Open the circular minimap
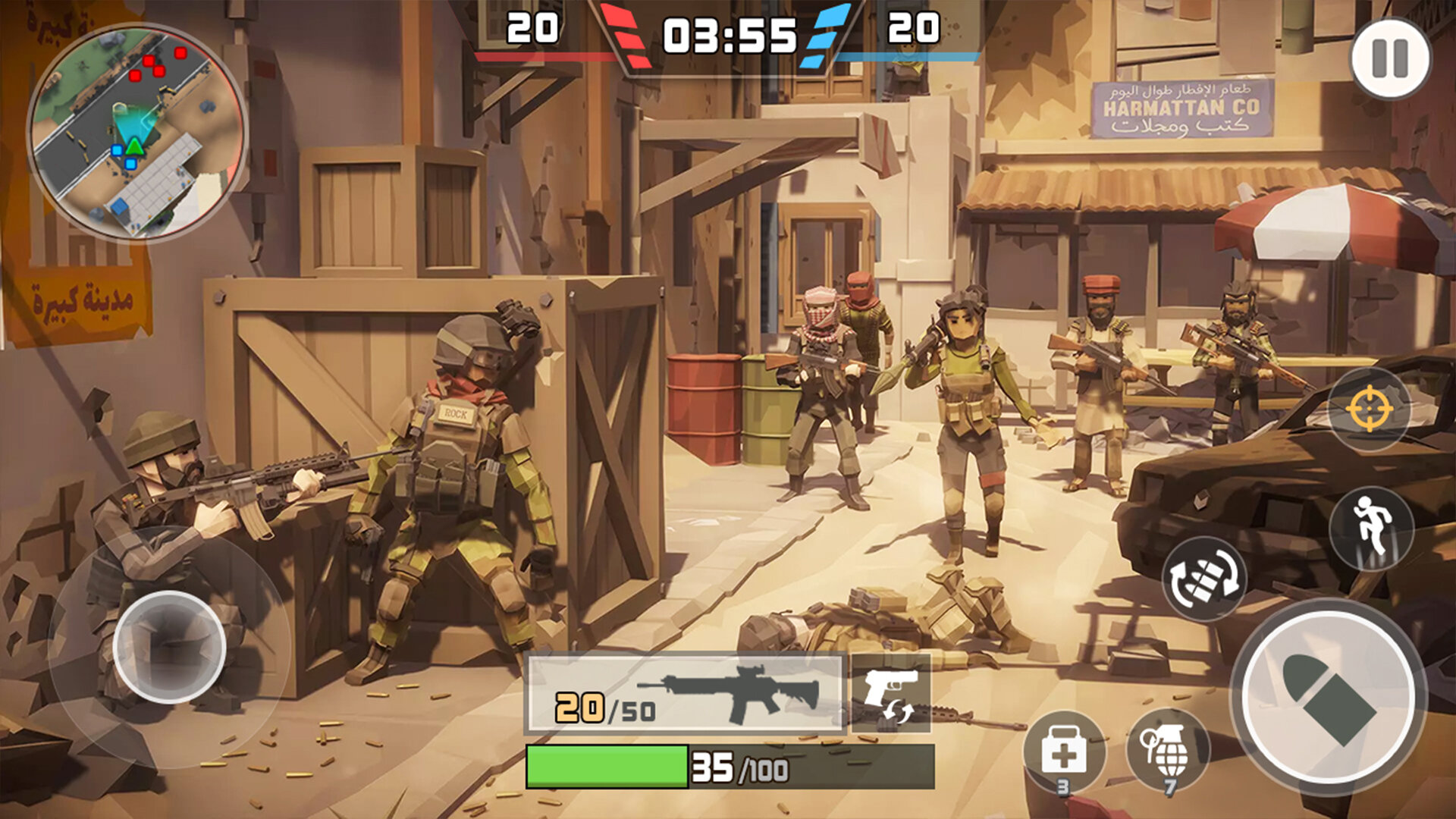1456x819 pixels. point(136,132)
